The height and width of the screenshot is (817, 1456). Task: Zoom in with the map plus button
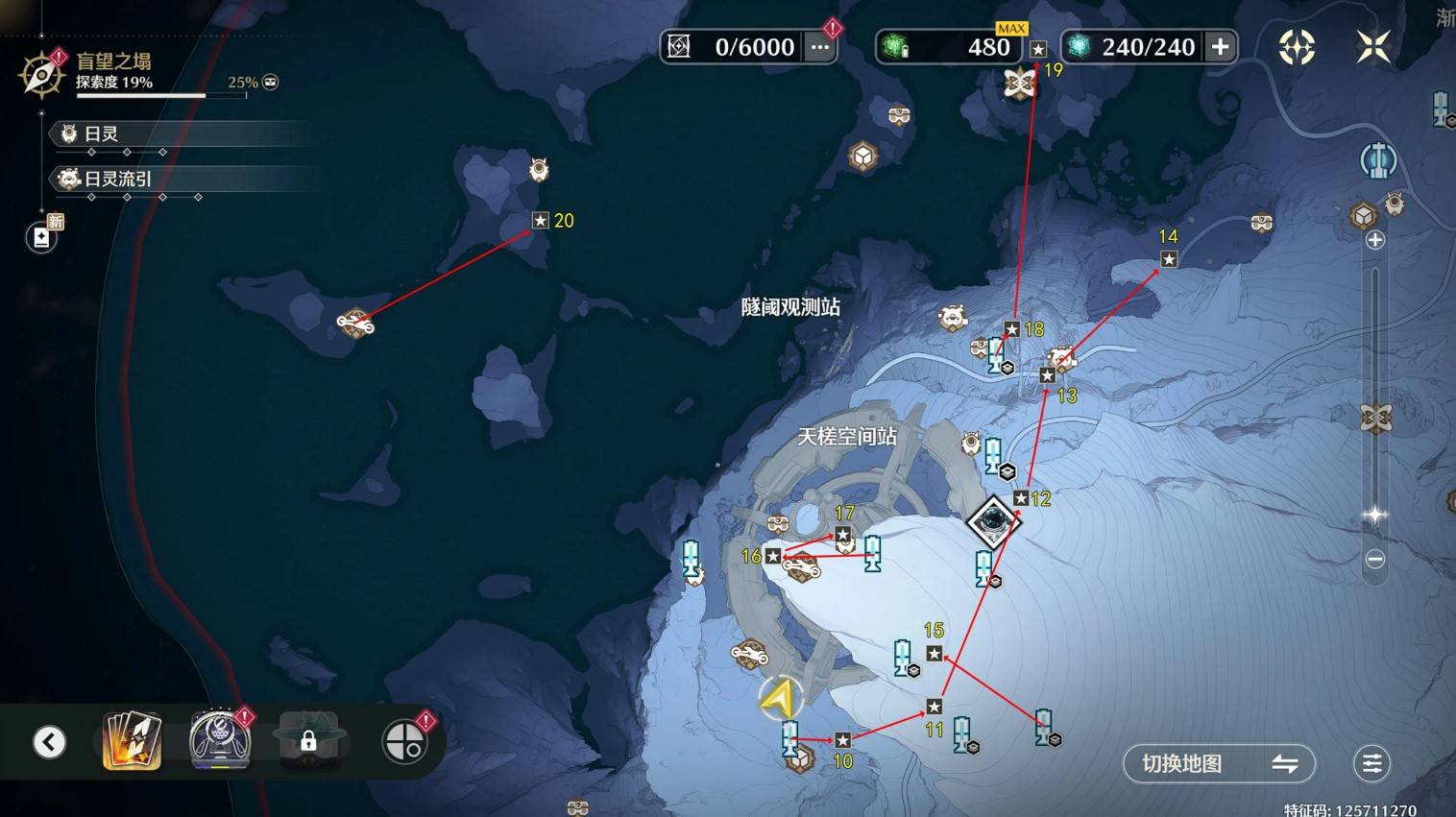pos(1375,240)
